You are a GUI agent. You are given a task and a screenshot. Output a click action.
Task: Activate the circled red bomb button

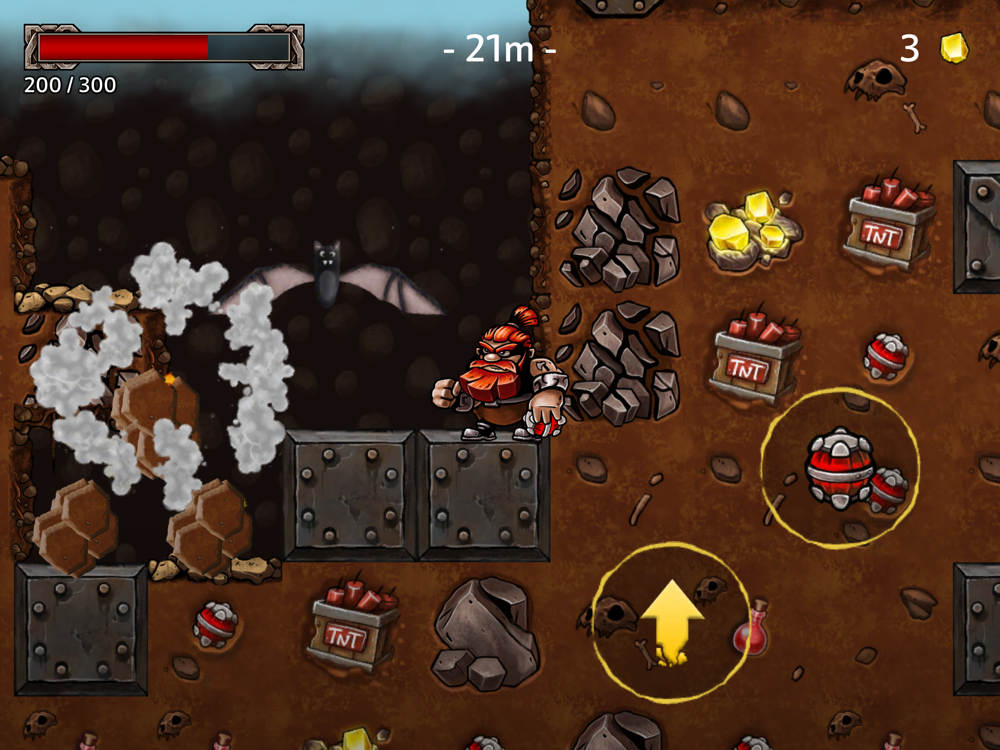(841, 468)
